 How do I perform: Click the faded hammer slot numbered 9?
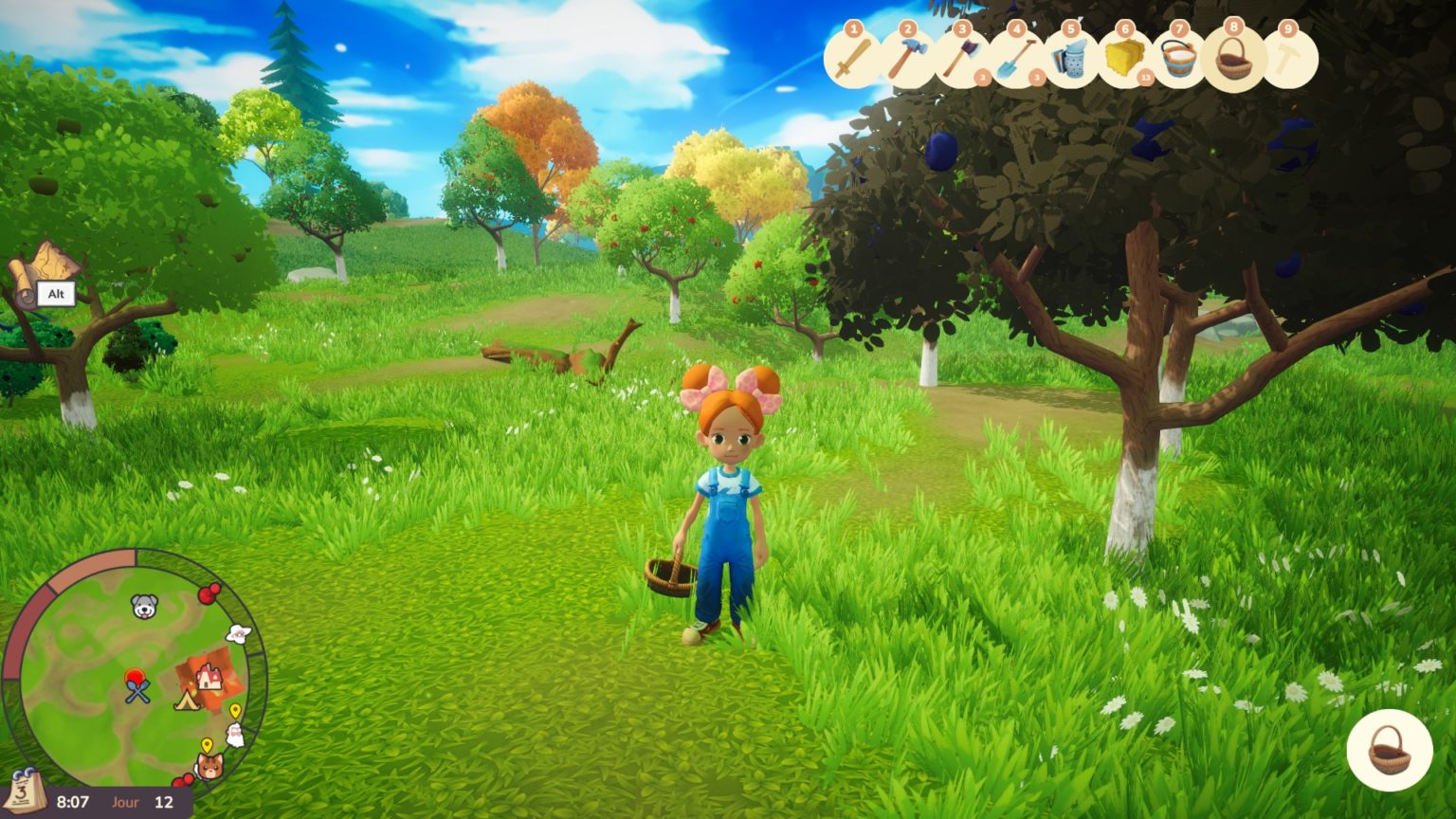tap(1288, 60)
